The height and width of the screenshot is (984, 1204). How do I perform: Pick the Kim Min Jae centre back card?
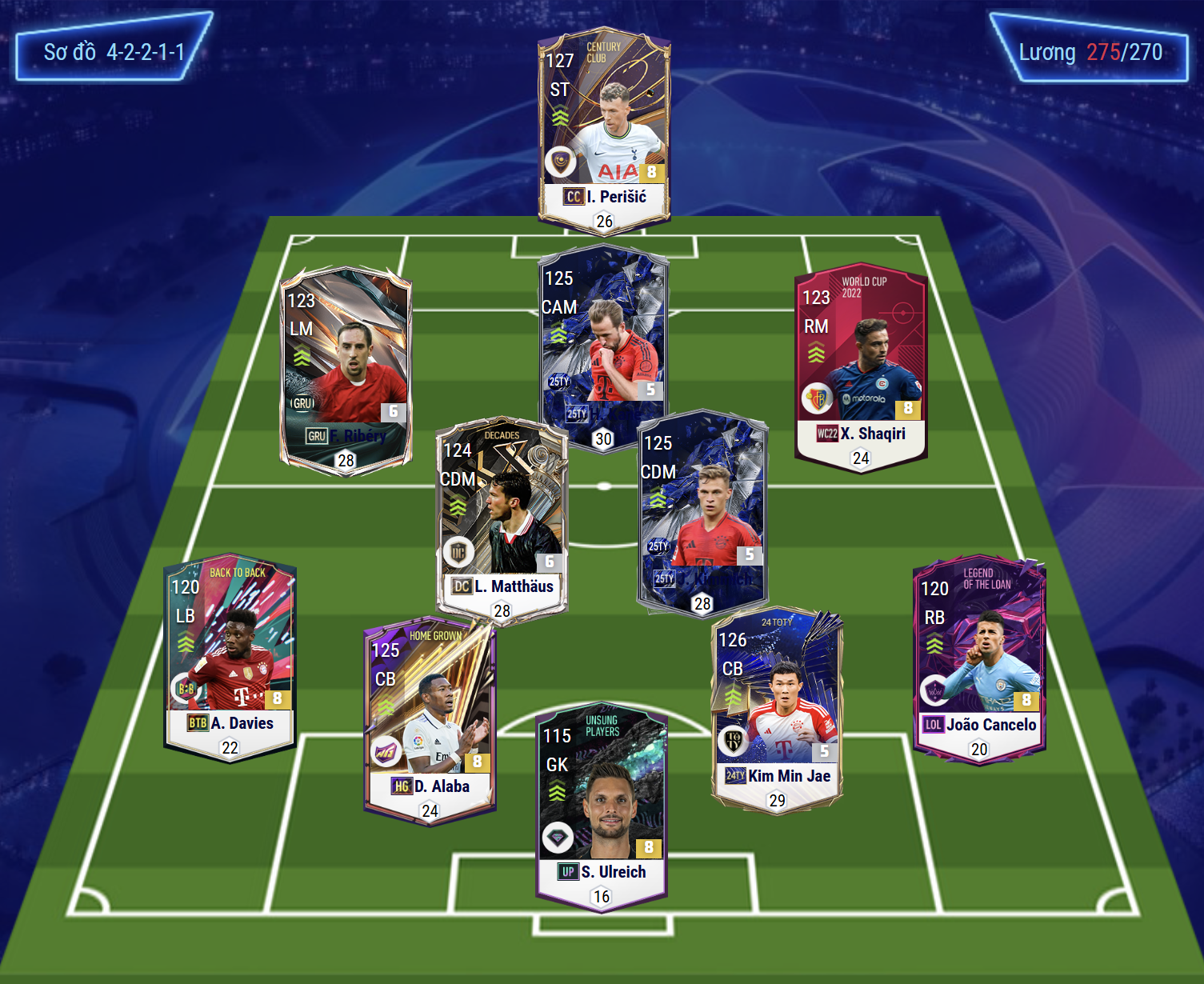pyautogui.click(x=777, y=710)
